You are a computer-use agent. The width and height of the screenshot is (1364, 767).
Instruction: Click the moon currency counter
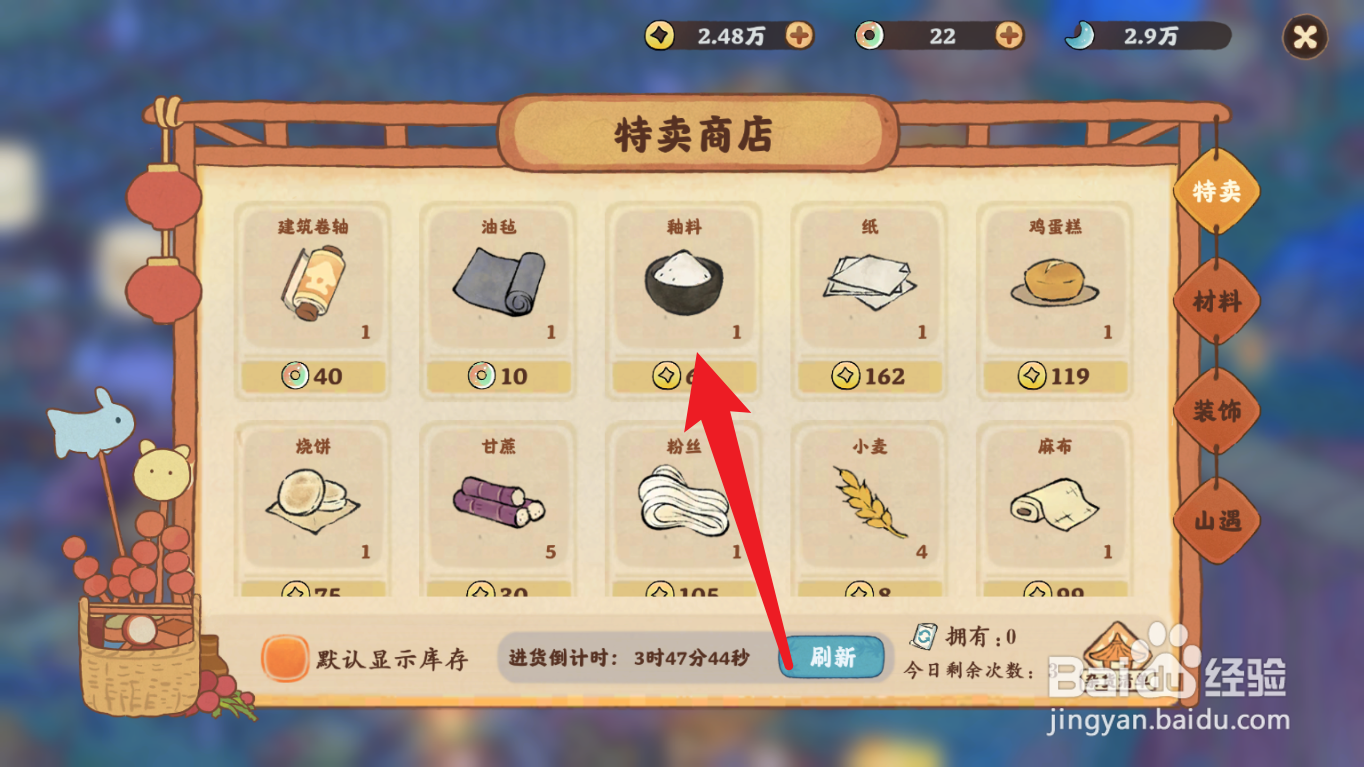pyautogui.click(x=1145, y=35)
